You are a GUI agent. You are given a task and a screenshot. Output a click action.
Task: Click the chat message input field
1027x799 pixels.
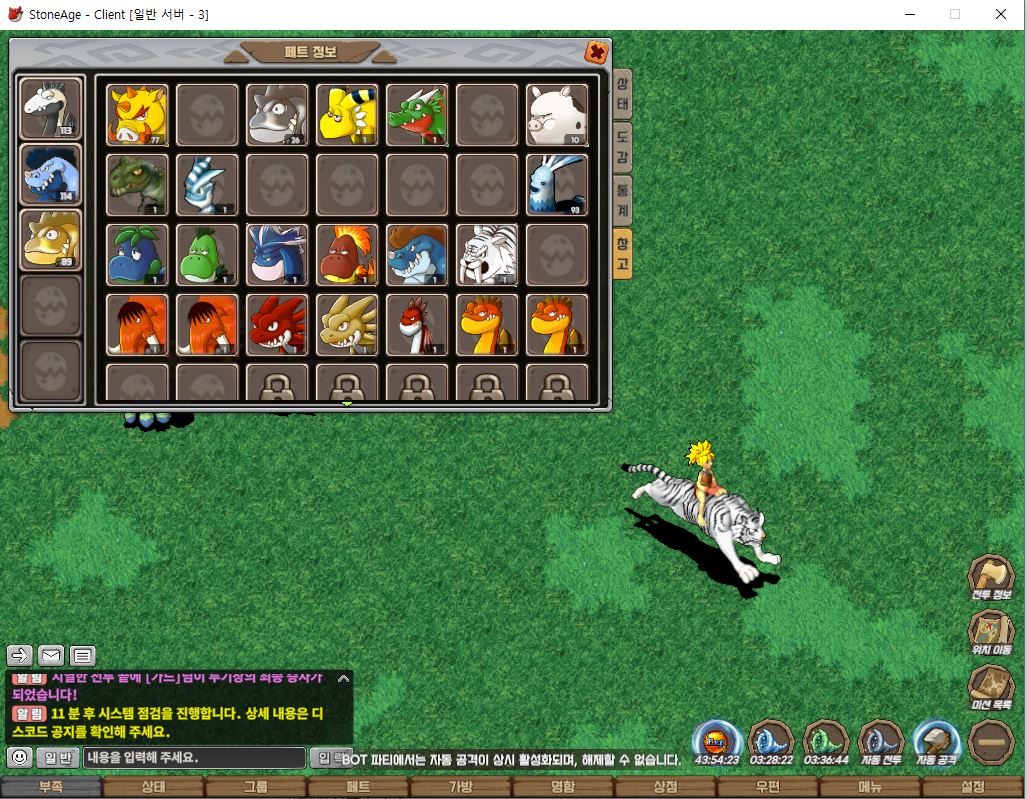[x=194, y=758]
